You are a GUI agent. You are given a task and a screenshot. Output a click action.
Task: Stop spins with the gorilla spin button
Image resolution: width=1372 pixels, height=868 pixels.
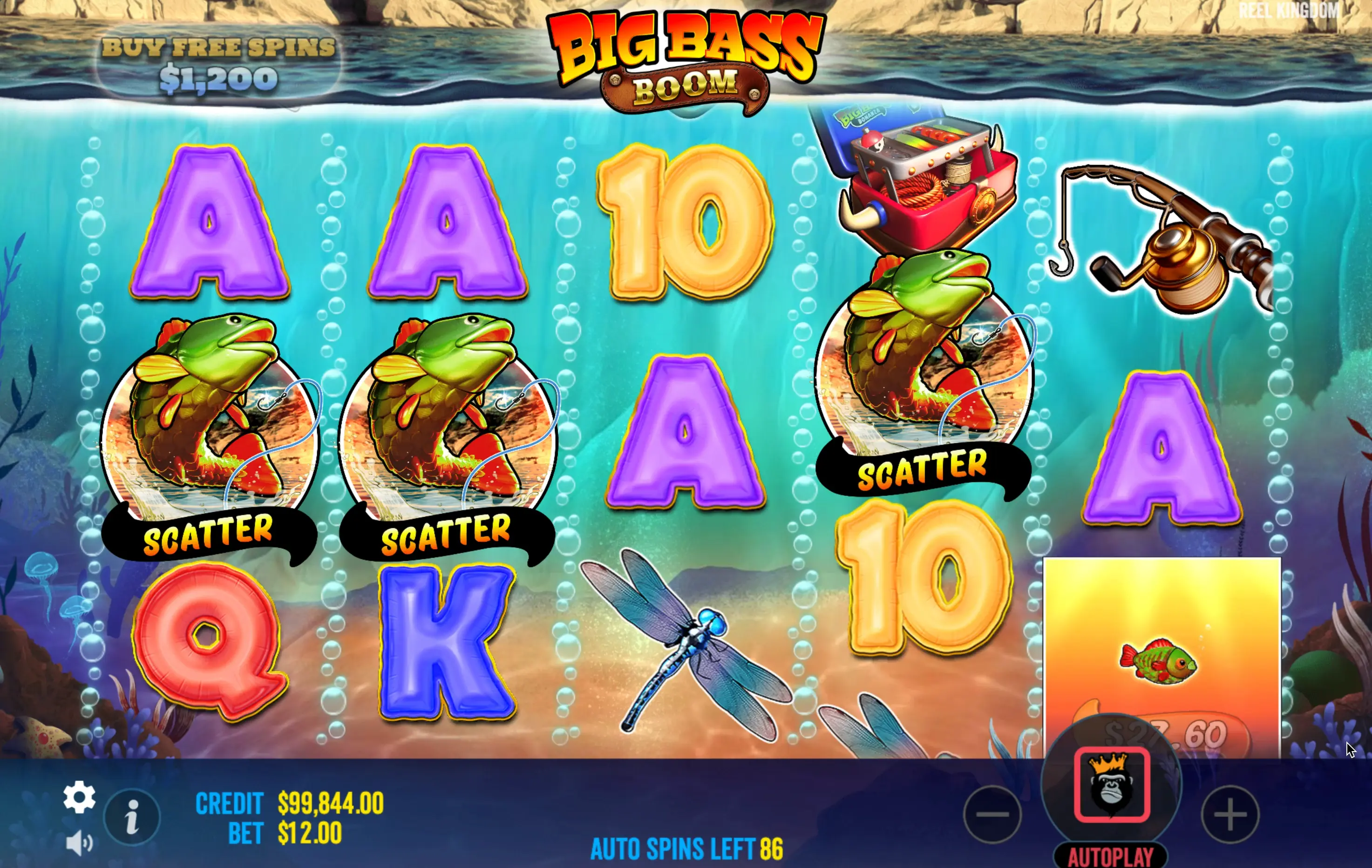click(x=1112, y=786)
